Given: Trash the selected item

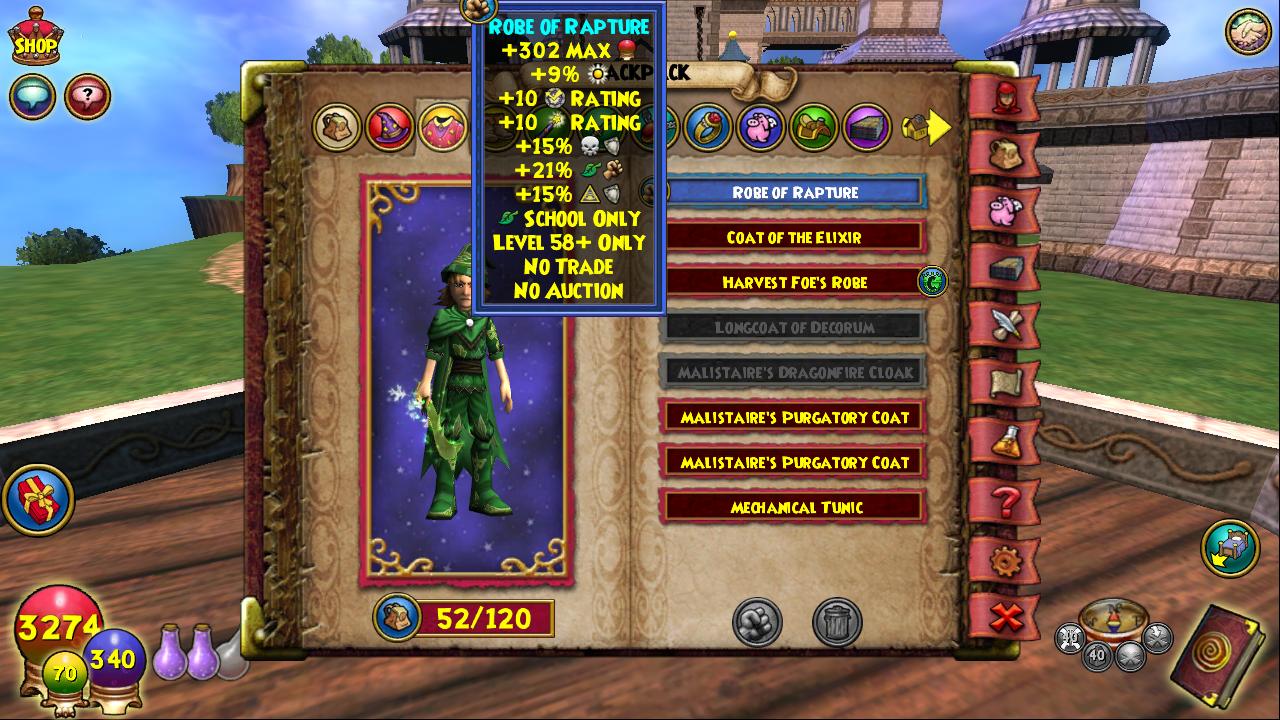Looking at the screenshot, I should click(837, 623).
